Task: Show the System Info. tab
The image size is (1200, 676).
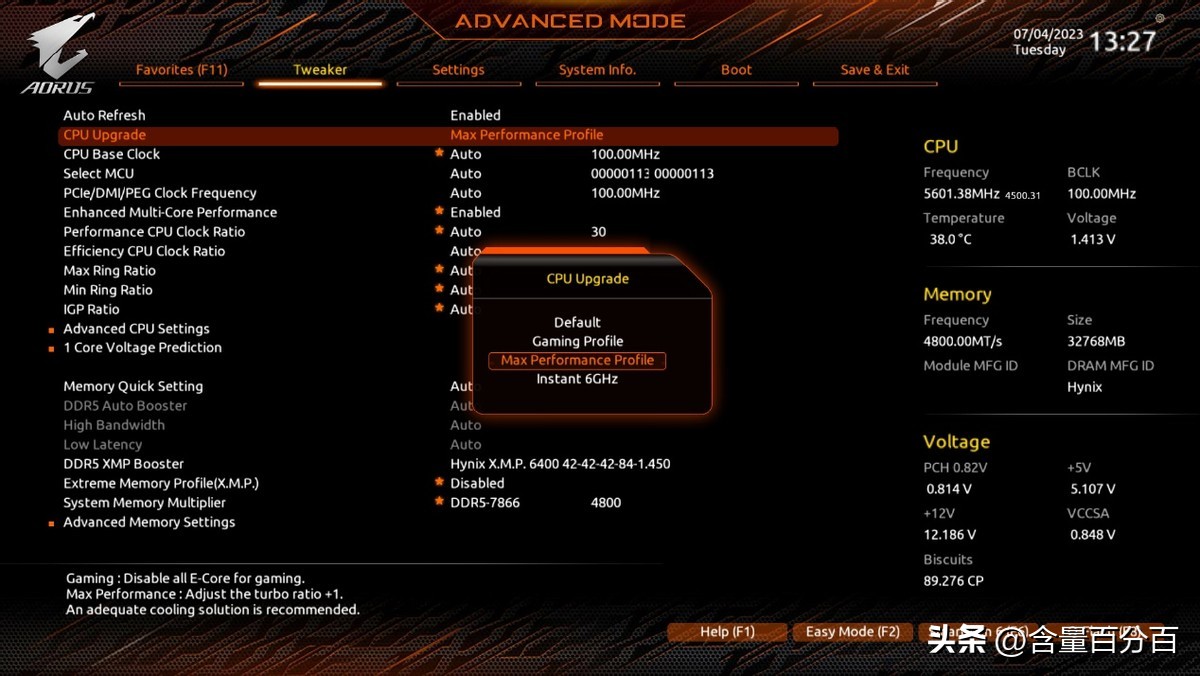Action: [x=597, y=70]
